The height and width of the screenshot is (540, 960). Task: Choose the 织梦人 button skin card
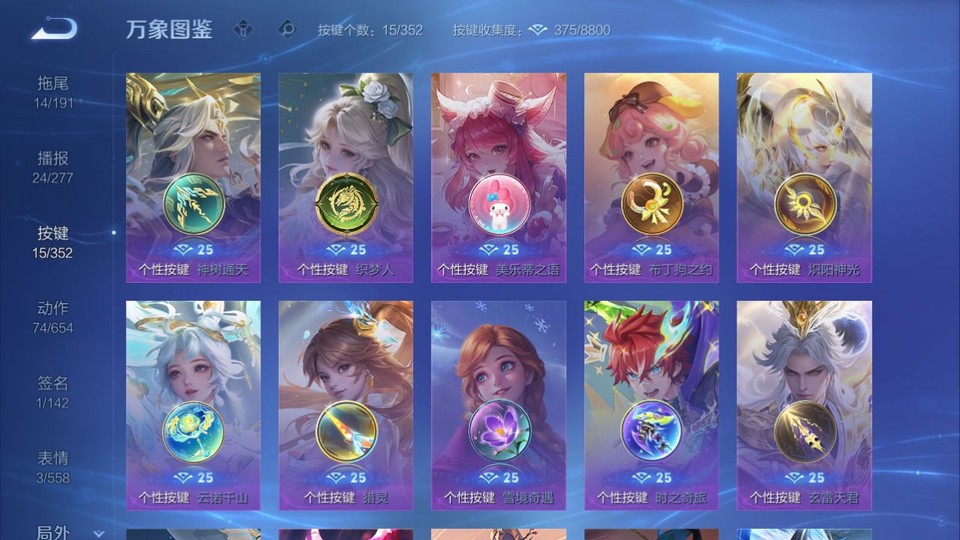(346, 177)
